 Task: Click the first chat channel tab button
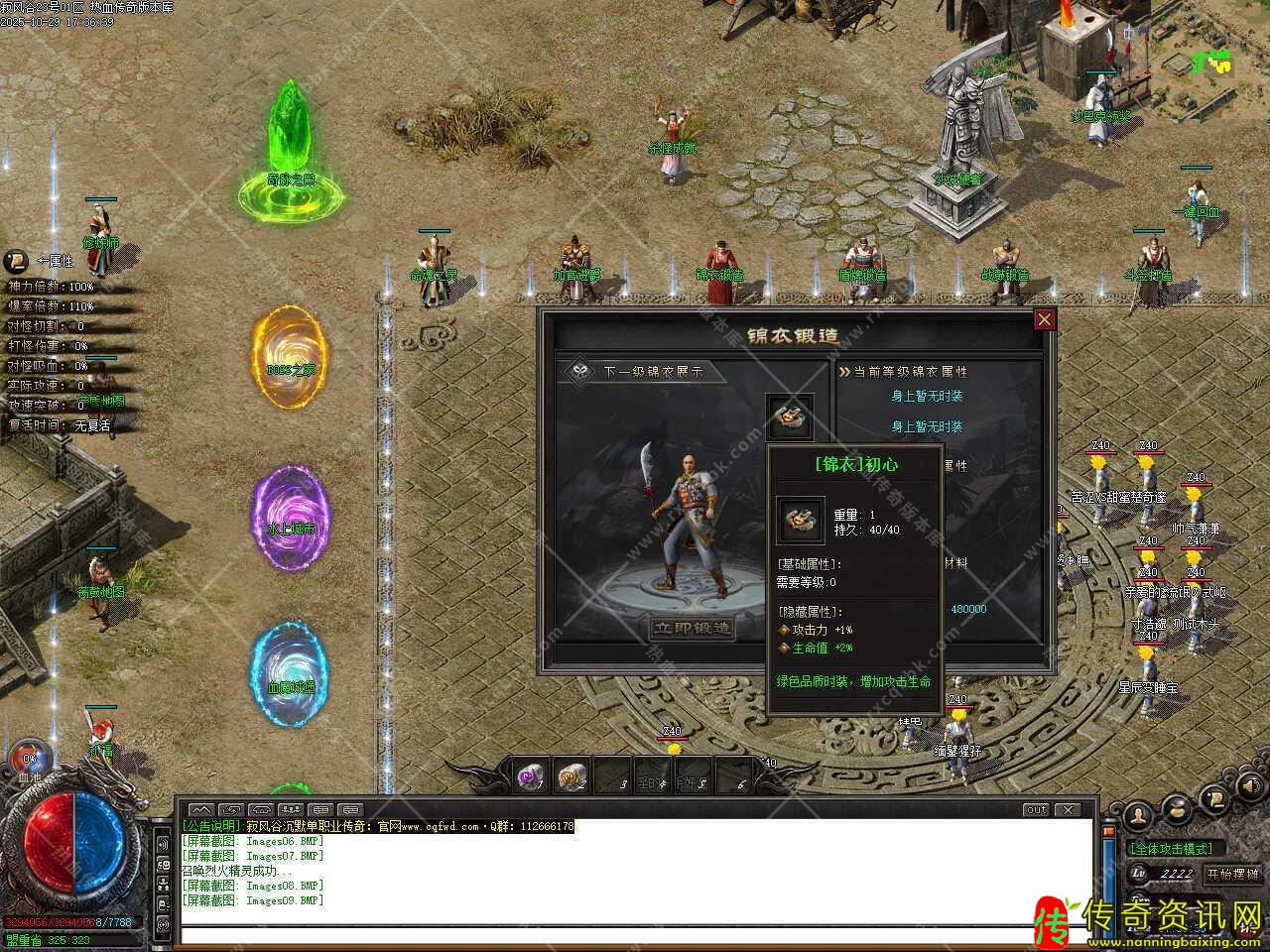(200, 809)
